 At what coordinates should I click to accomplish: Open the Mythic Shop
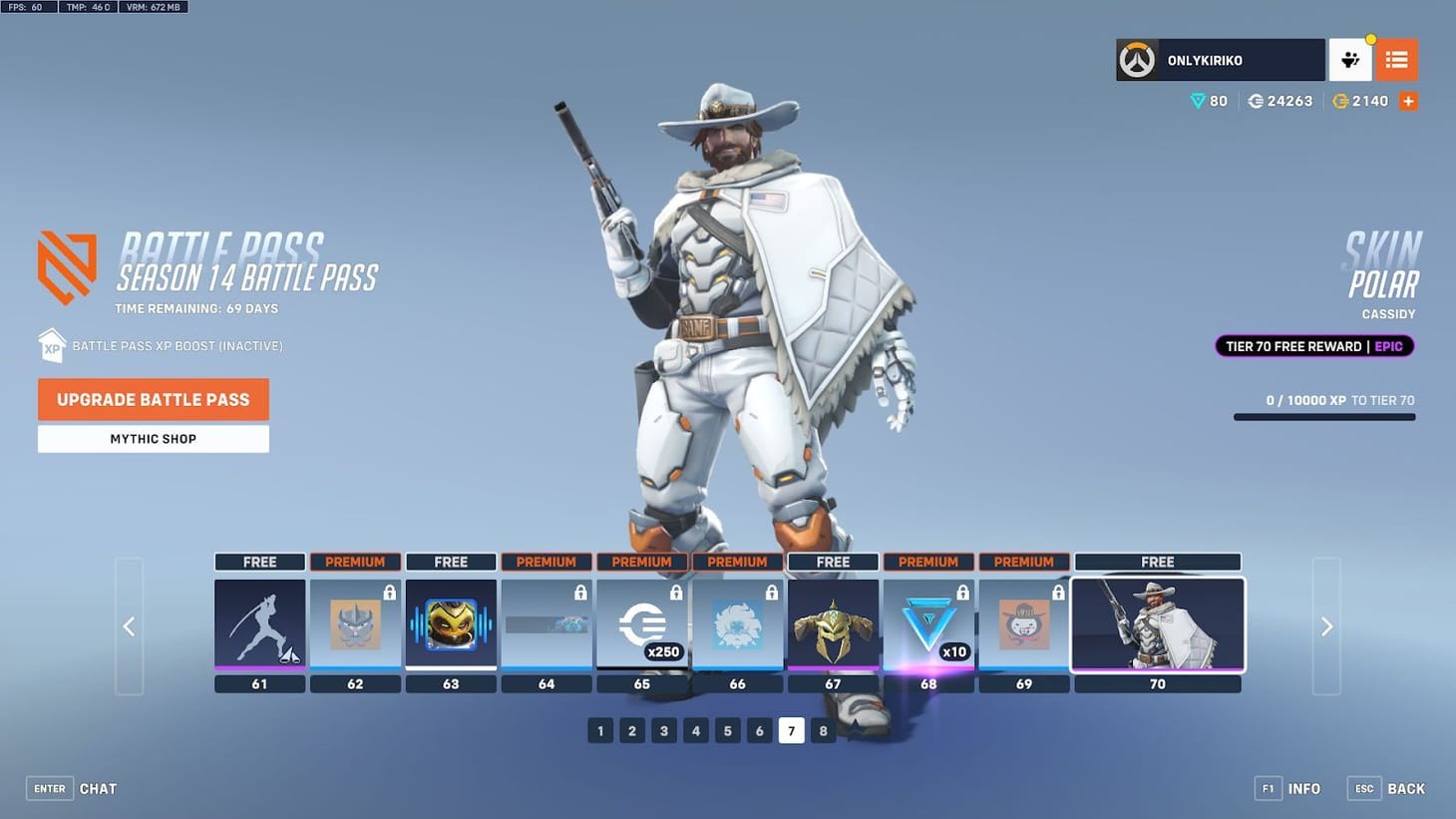153,439
